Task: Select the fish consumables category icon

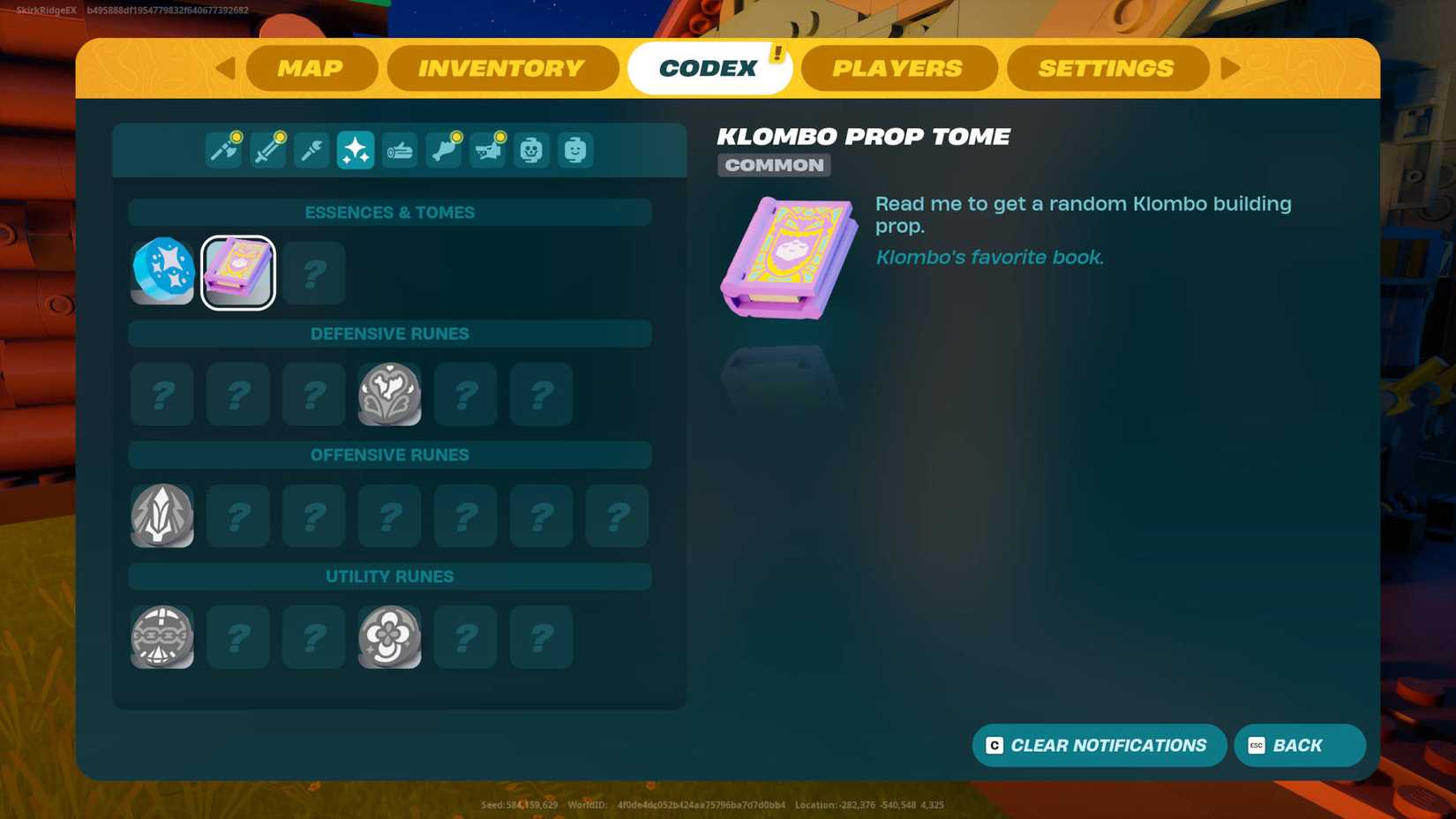Action: [444, 149]
